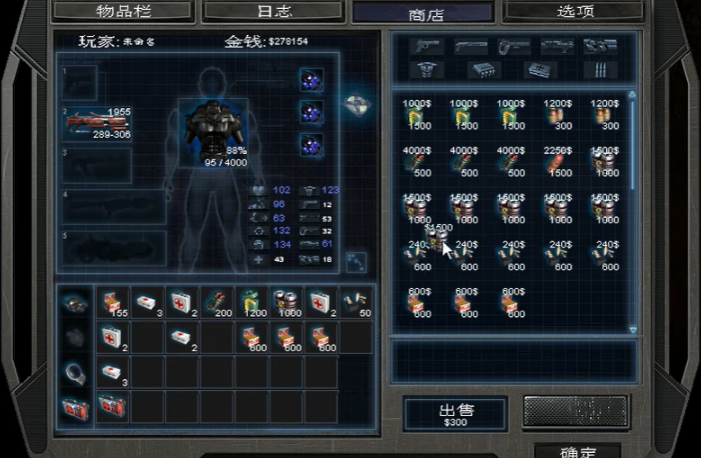
Task: Select the 商店 shop tab
Action: tap(422, 13)
